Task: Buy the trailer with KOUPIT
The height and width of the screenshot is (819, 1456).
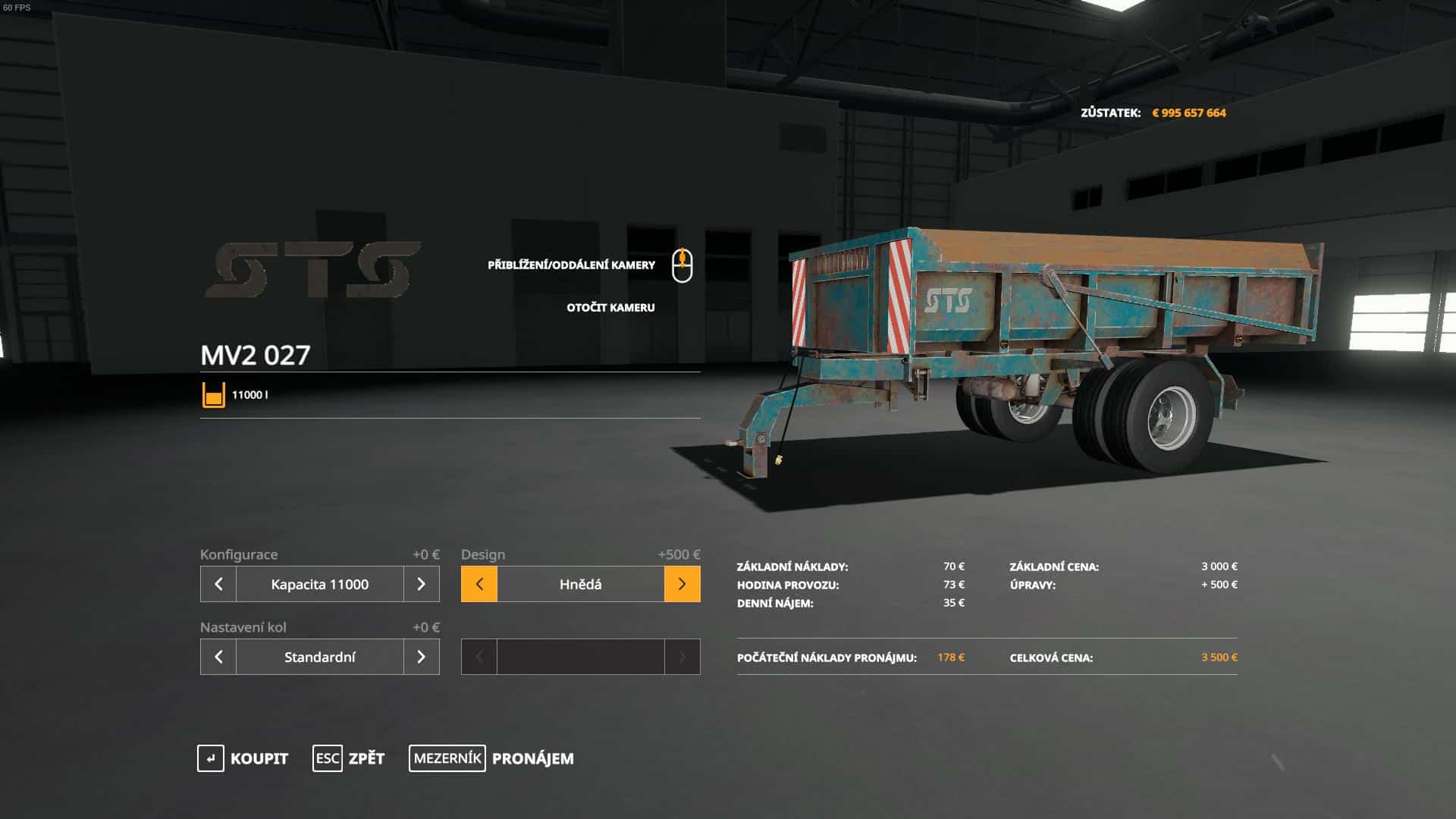Action: (243, 758)
